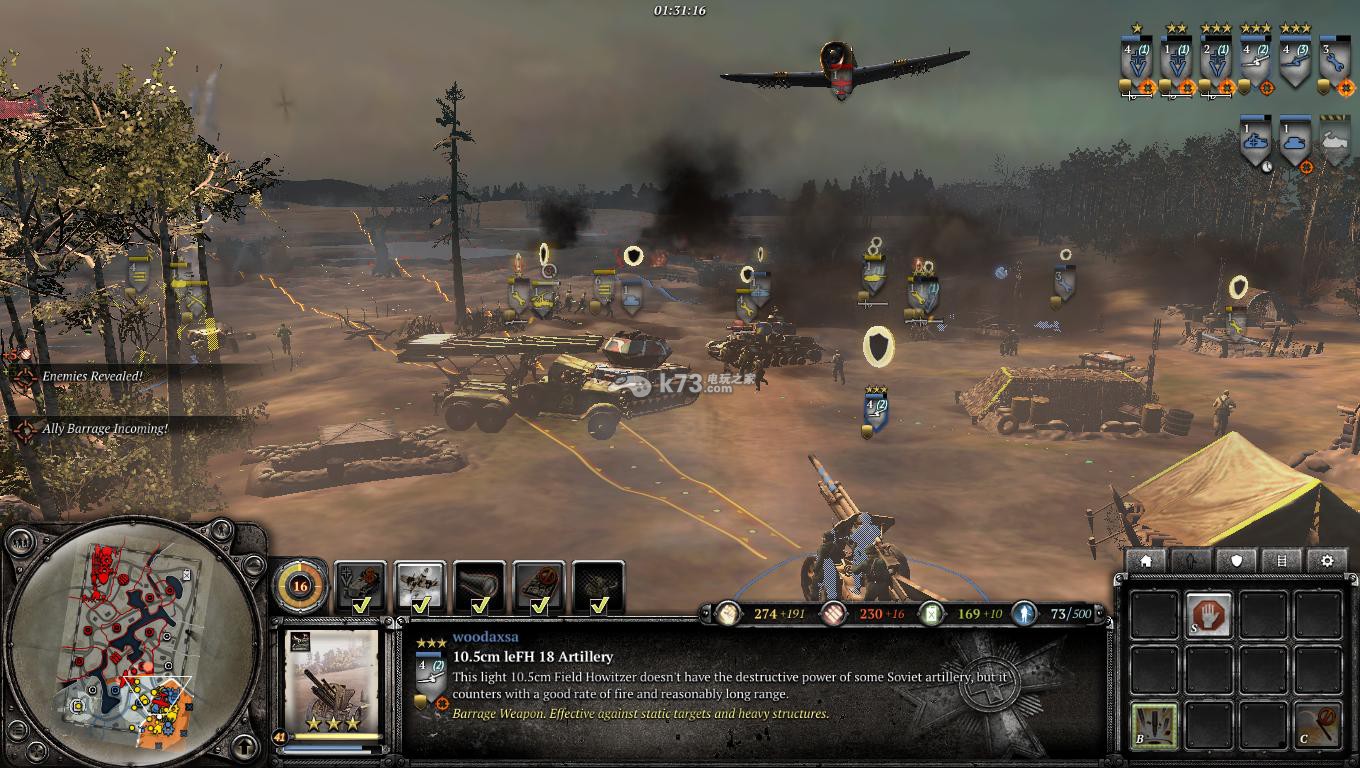
Task: Open the gear settings tab
Action: (x=1327, y=561)
